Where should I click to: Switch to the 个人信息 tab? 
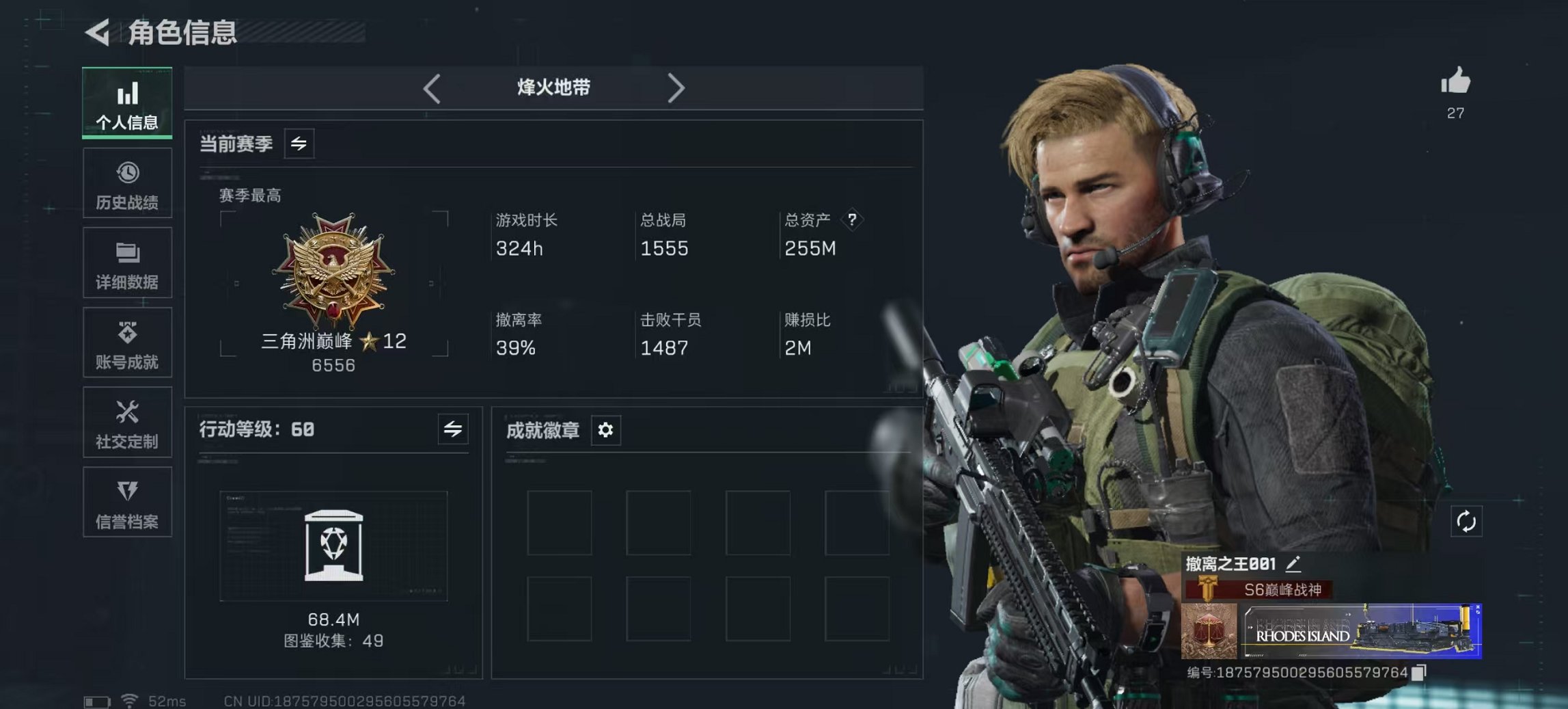coord(127,103)
